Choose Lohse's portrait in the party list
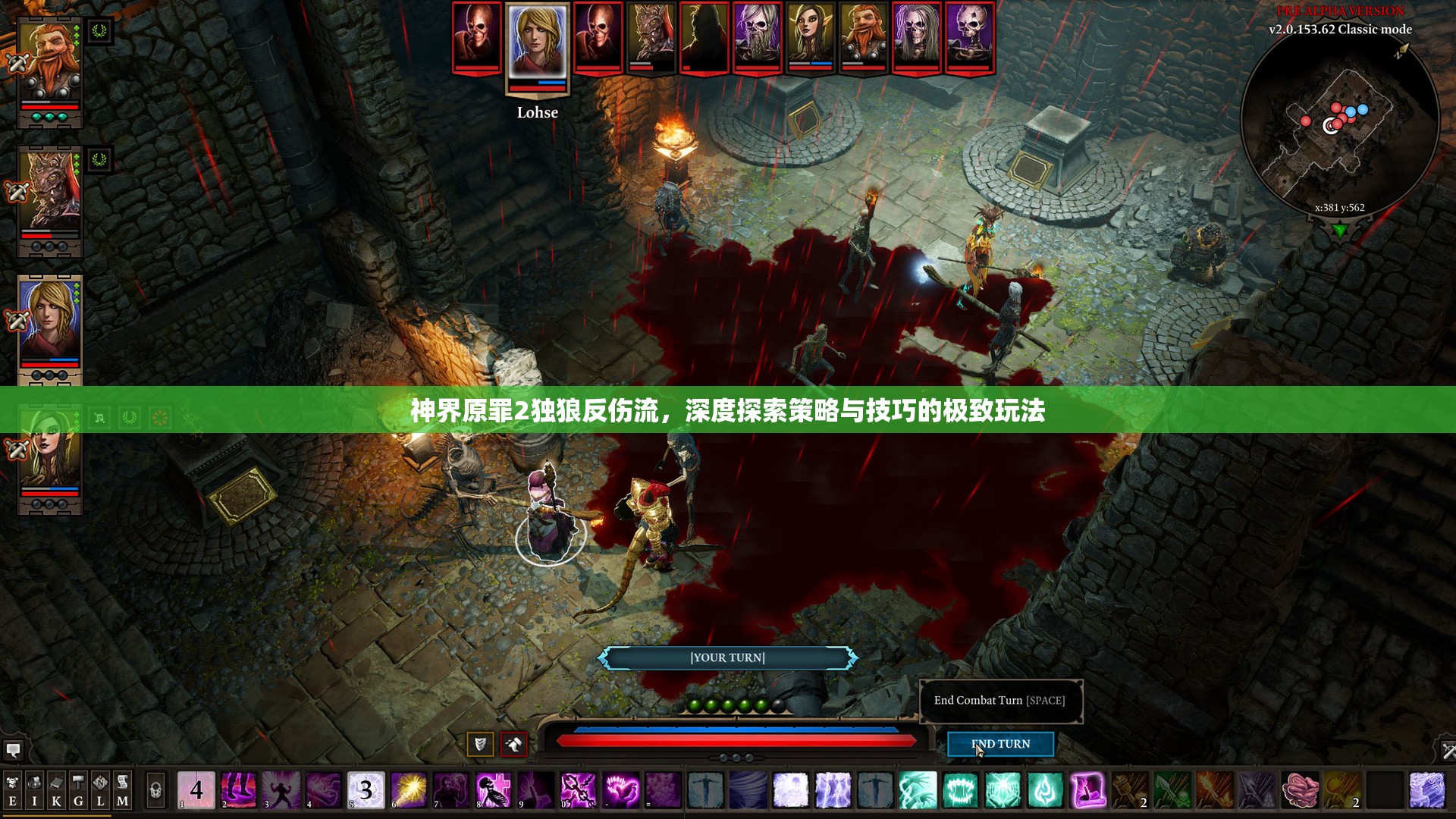 coord(49,322)
